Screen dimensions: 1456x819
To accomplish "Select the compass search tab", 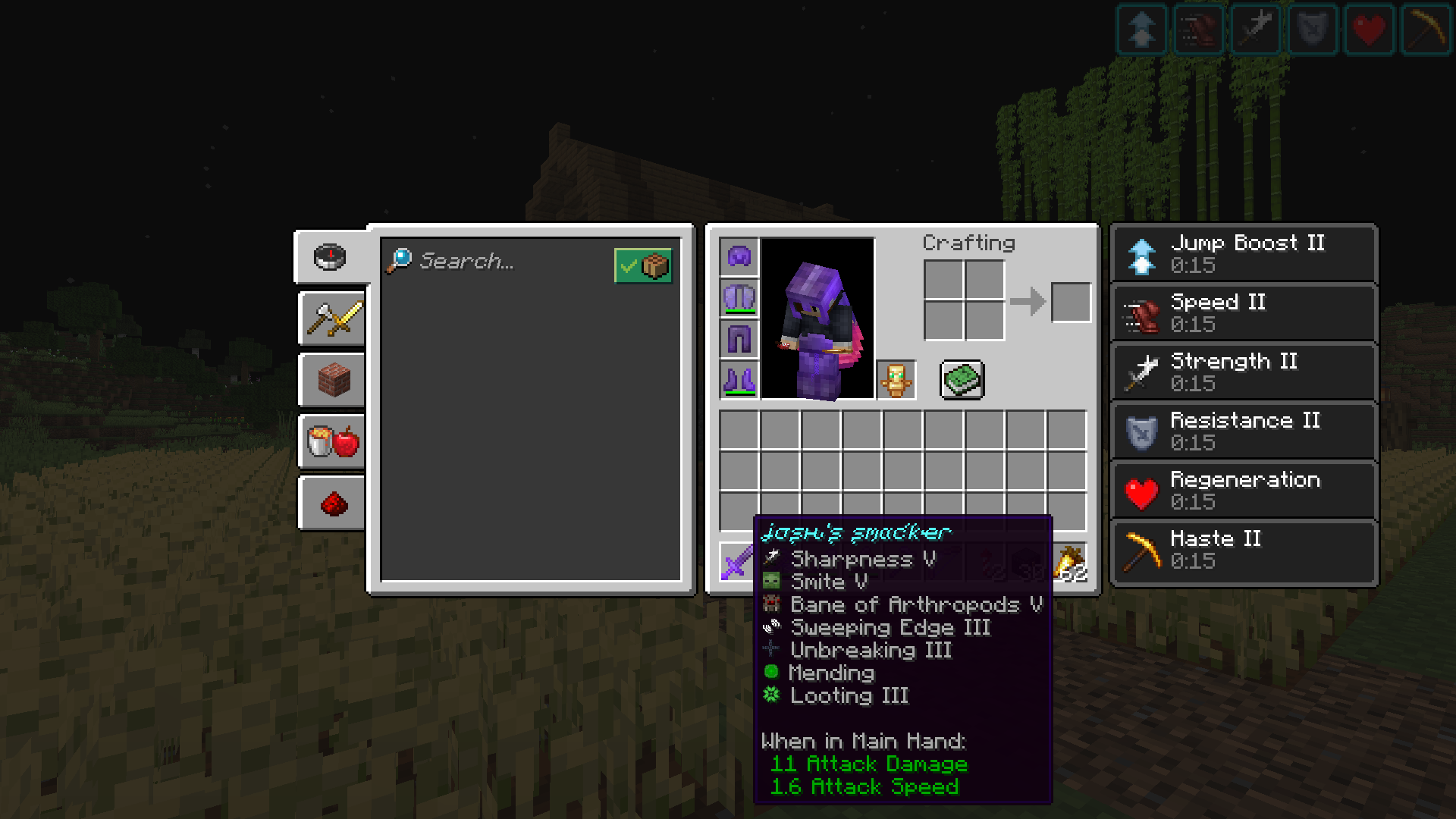I will click(x=330, y=256).
